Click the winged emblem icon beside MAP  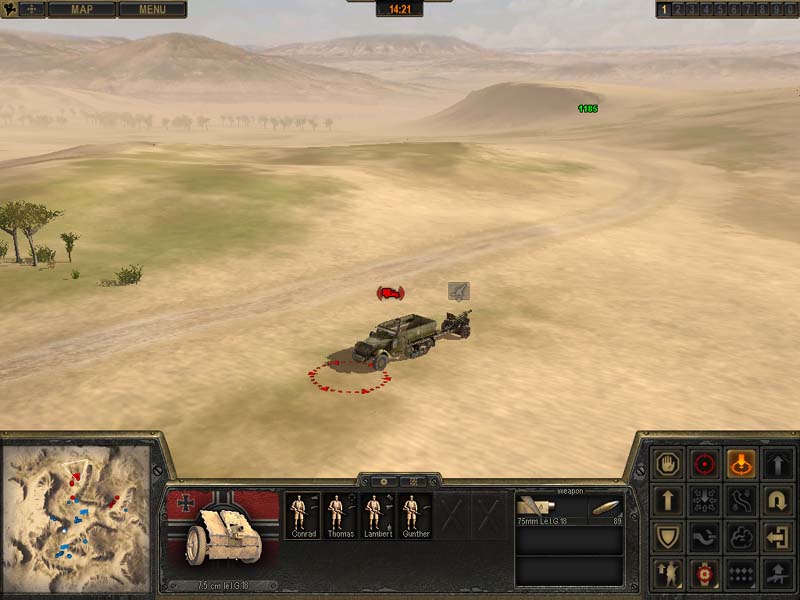(x=21, y=10)
